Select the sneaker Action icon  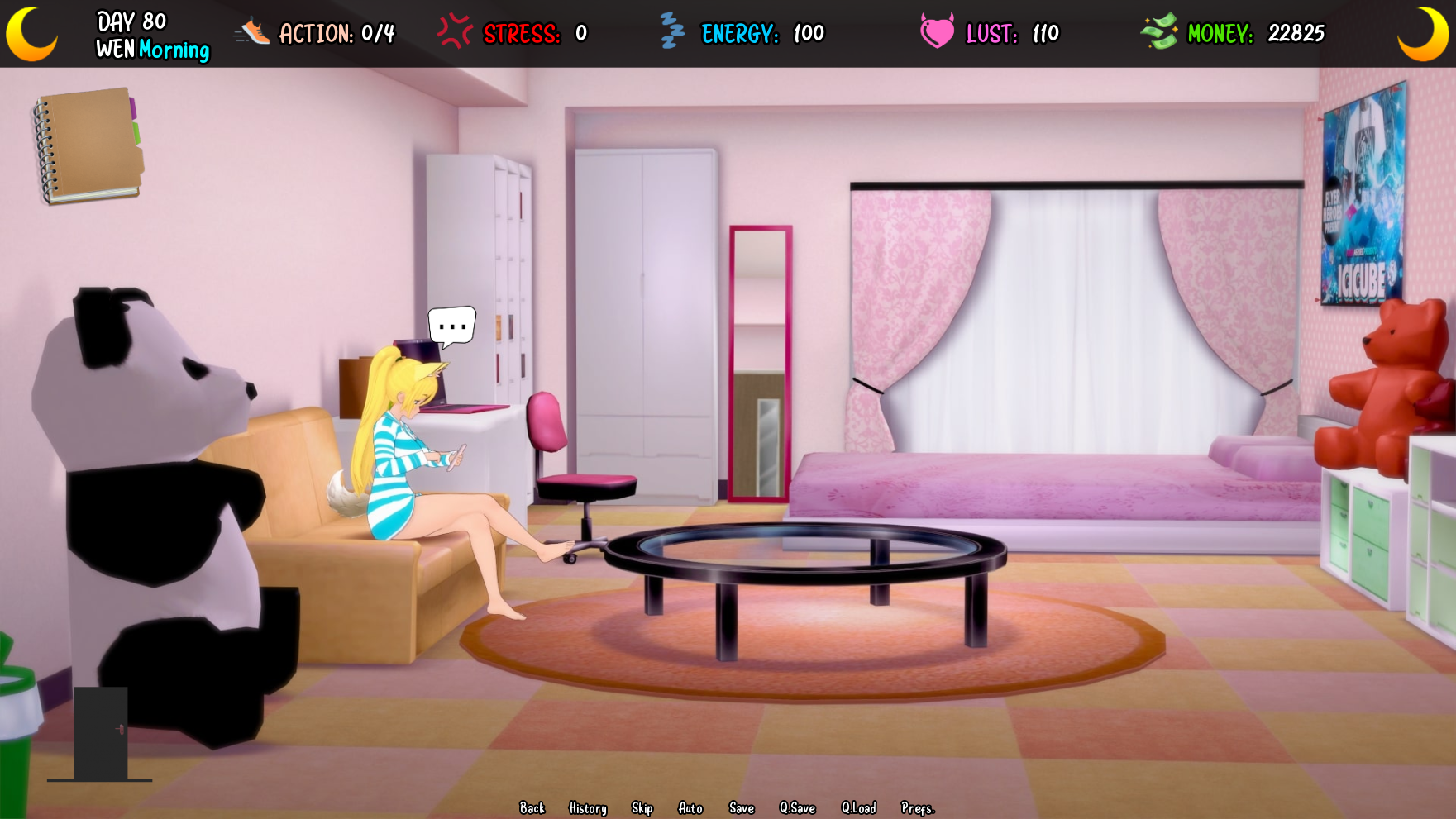point(253,33)
